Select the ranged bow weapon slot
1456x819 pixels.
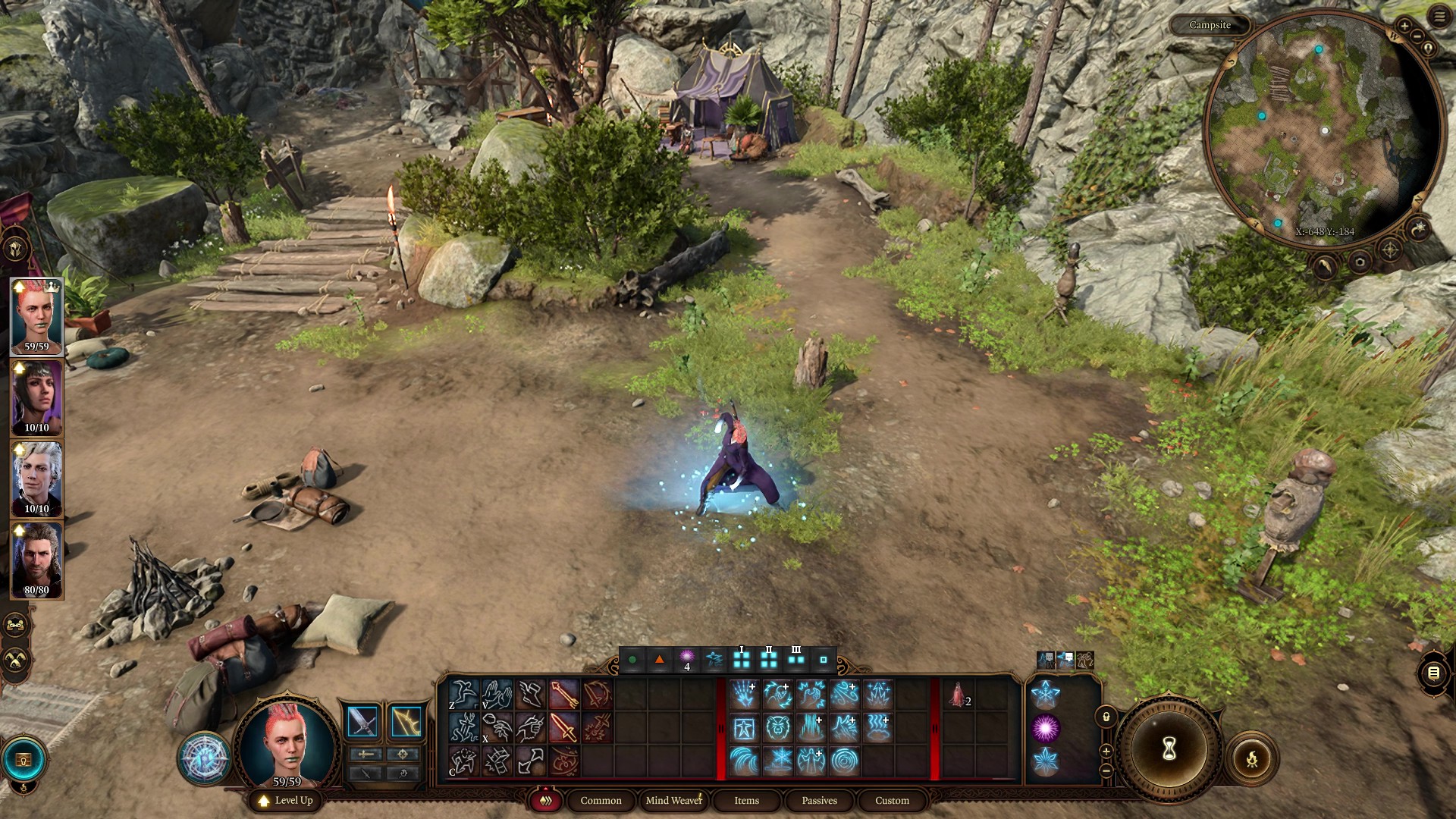[x=406, y=722]
